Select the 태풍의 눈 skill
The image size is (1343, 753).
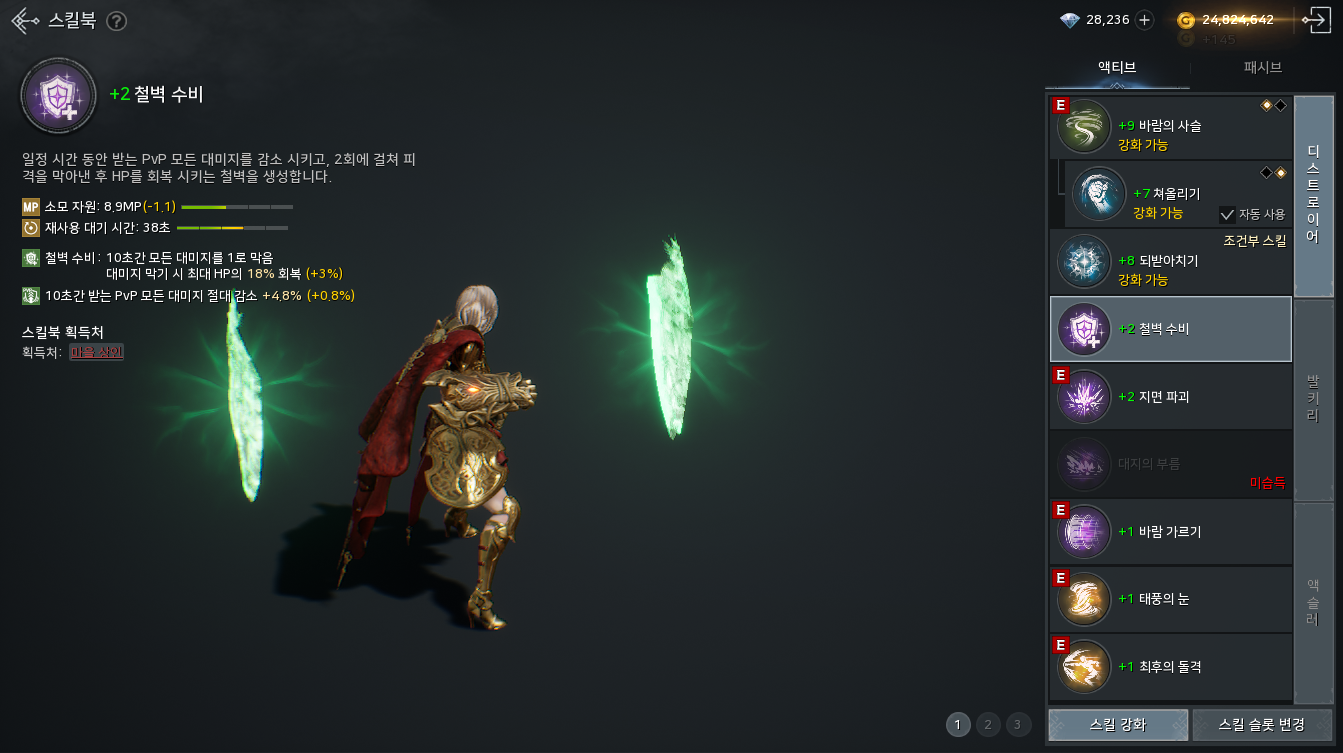1170,599
